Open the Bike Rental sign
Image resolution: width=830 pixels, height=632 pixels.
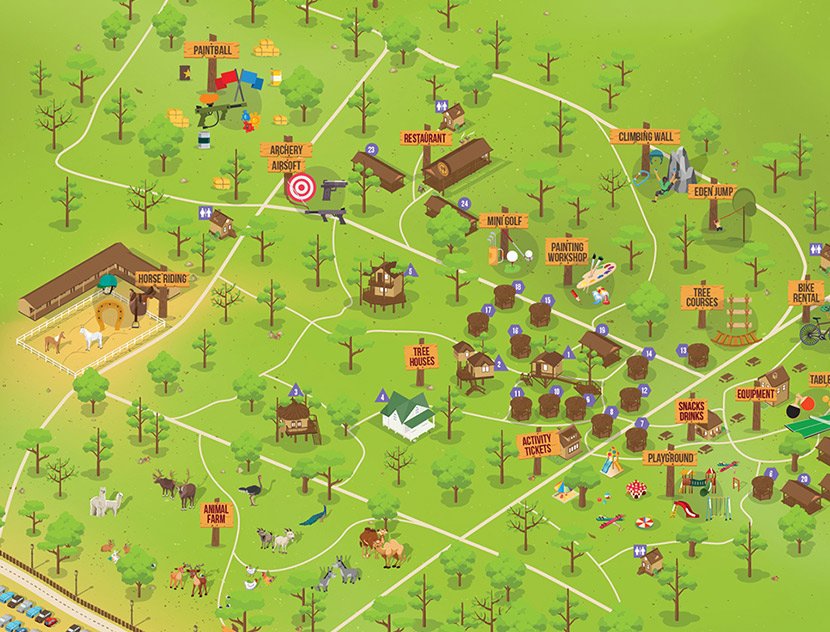805,293
